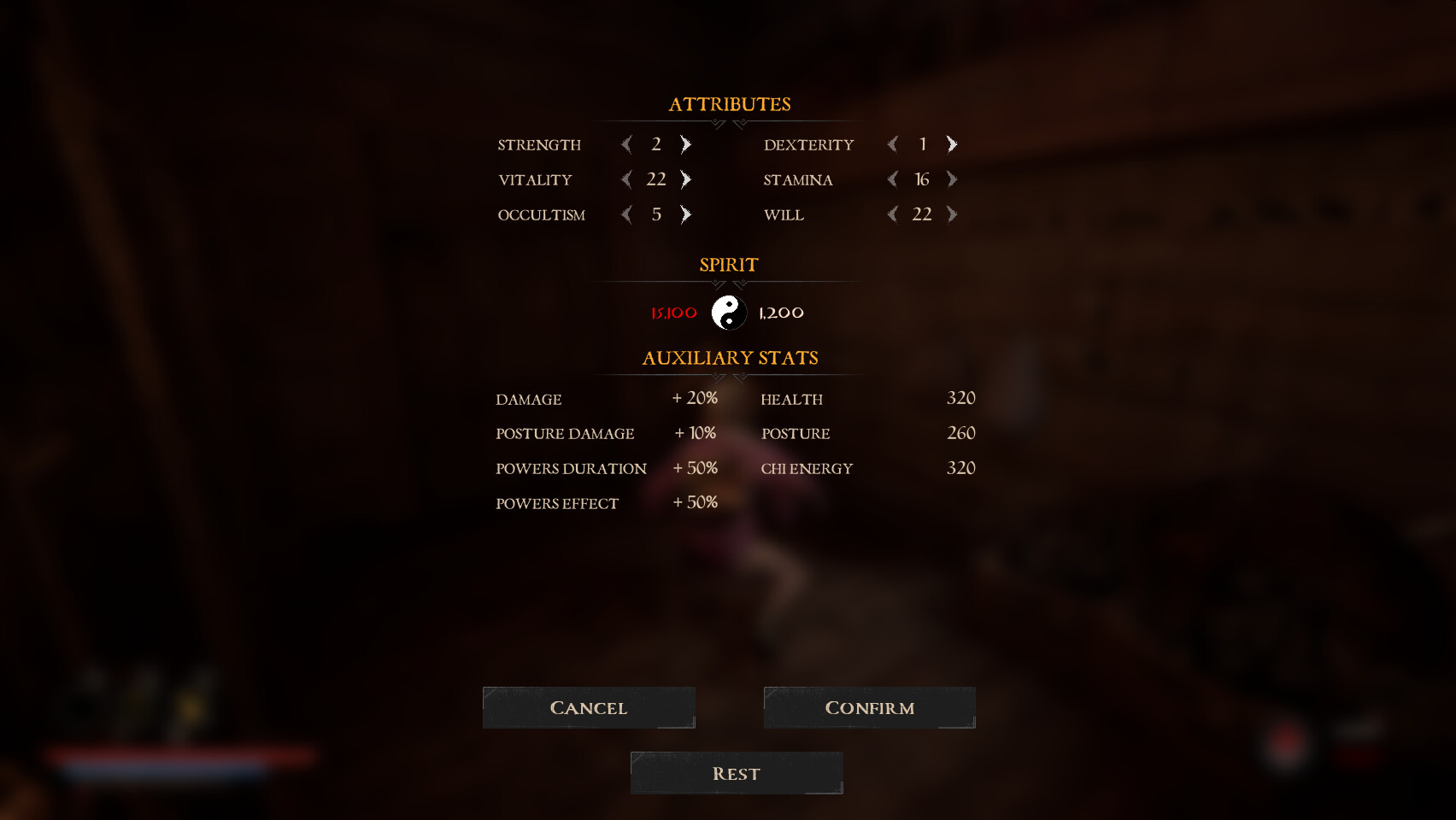Decrease the Strength attribute
The height and width of the screenshot is (820, 1456).
pyautogui.click(x=625, y=144)
